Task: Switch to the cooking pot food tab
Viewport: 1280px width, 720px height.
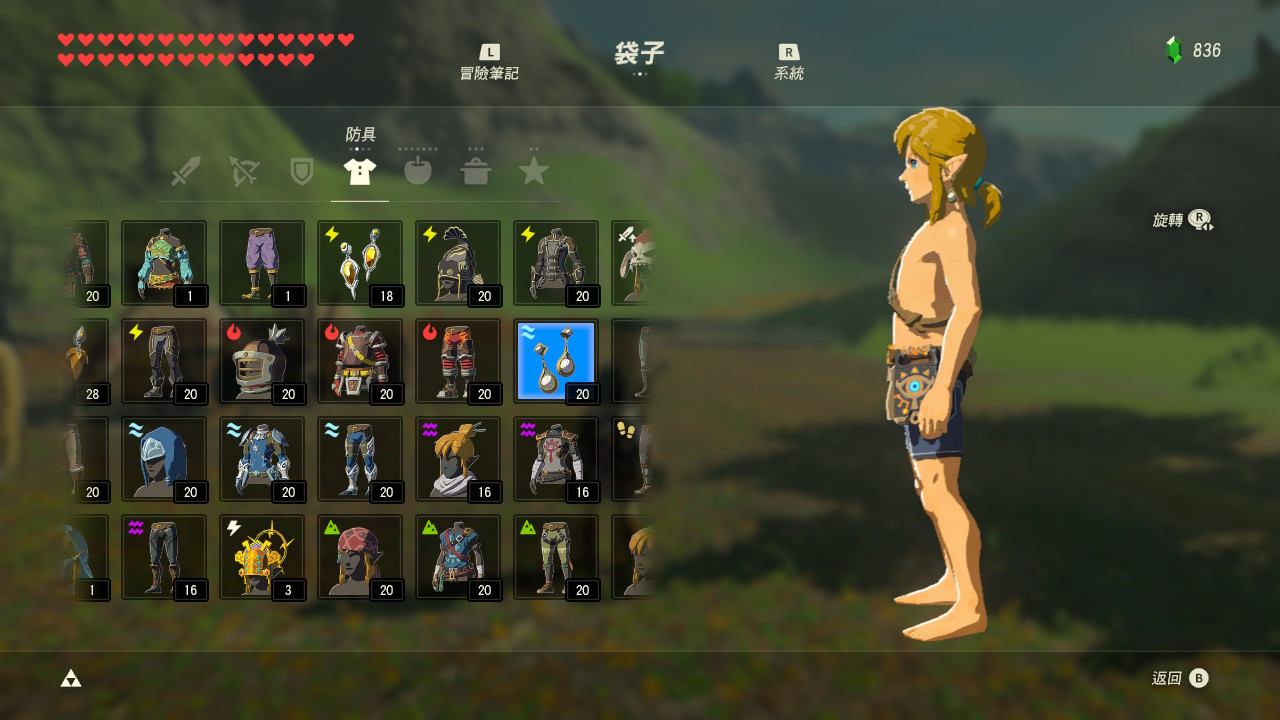Action: click(476, 171)
